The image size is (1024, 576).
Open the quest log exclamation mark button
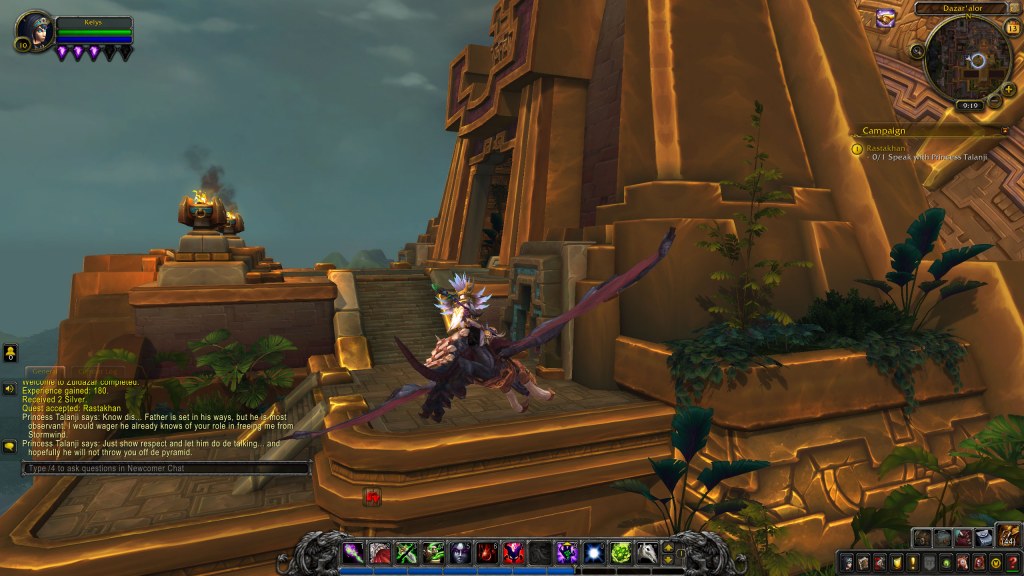tap(913, 563)
